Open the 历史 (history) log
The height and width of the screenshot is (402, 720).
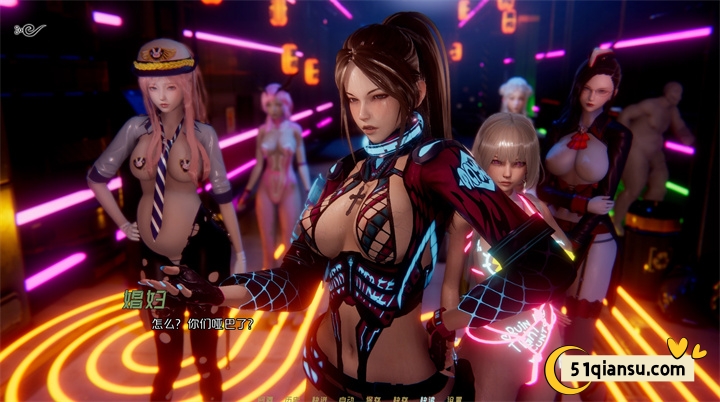tap(291, 398)
